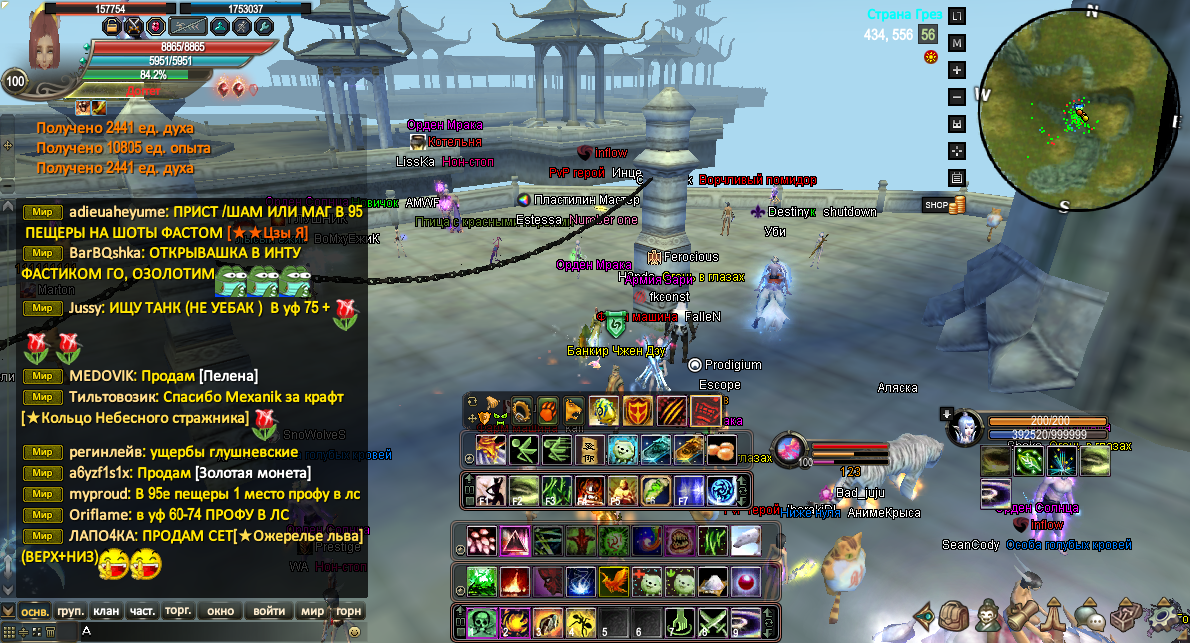Use the green skull skill in slot 1

pos(483,620)
